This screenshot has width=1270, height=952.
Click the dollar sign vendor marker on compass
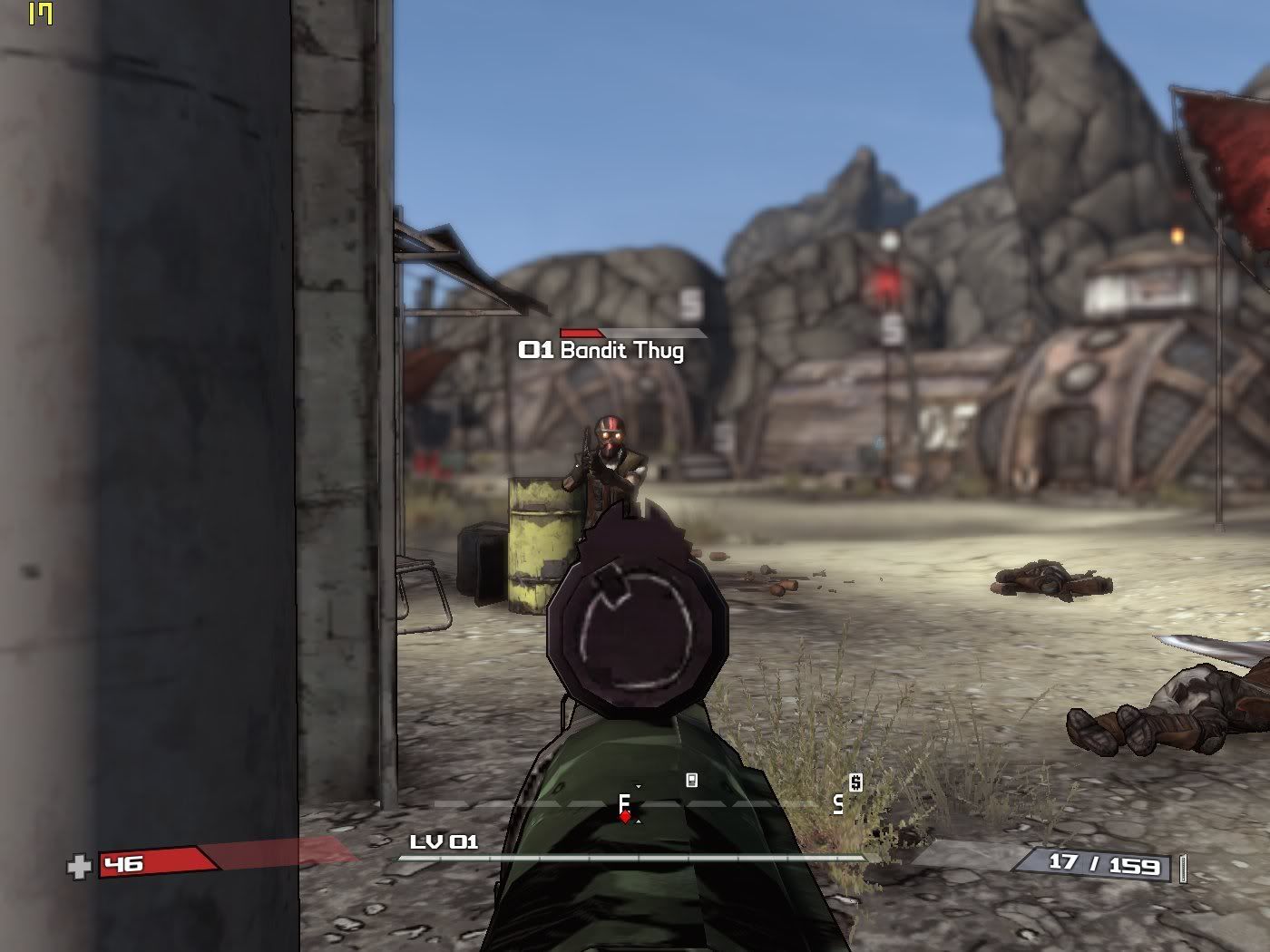pyautogui.click(x=855, y=782)
